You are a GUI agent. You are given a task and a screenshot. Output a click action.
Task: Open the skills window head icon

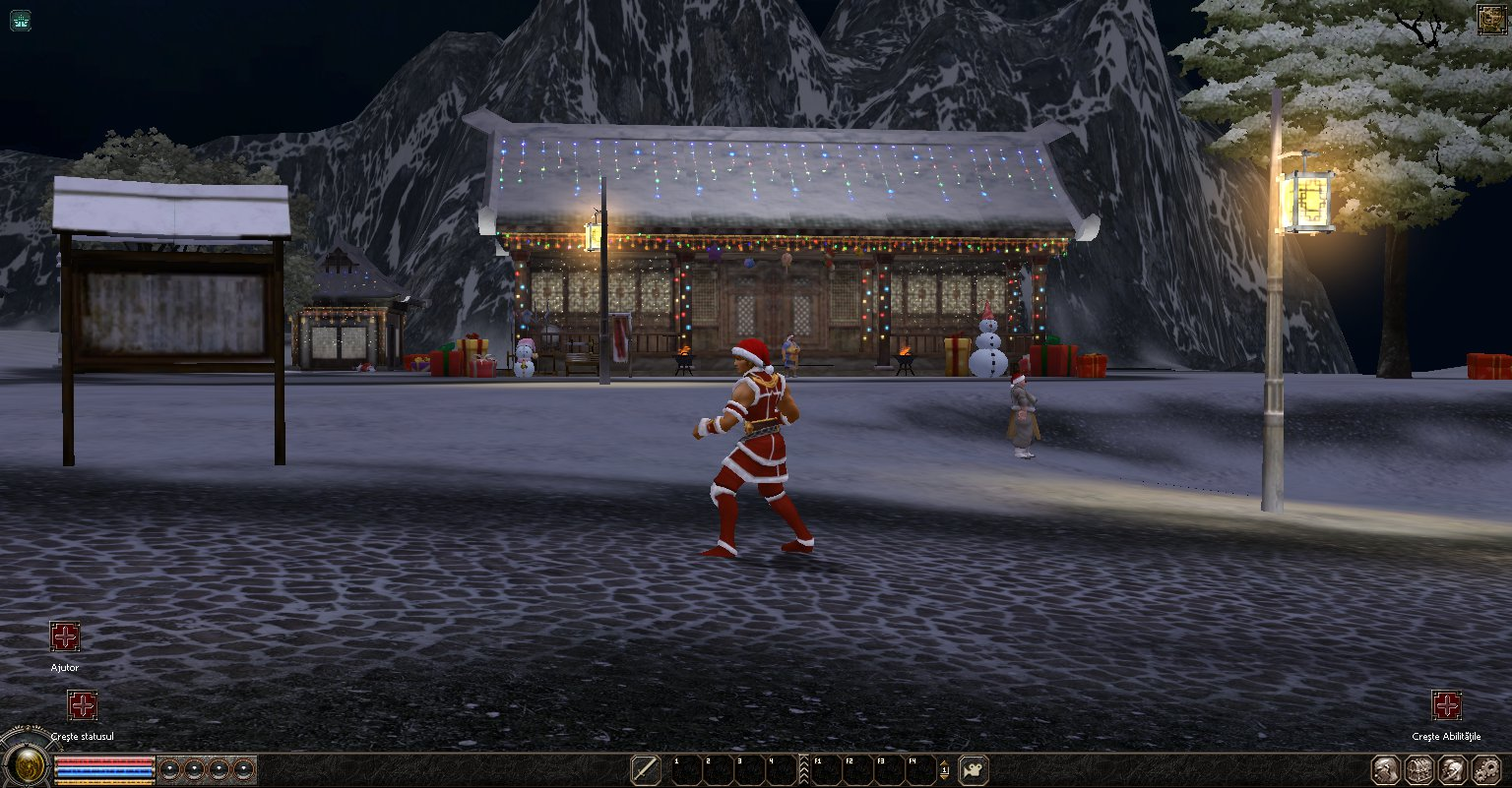click(x=1454, y=769)
